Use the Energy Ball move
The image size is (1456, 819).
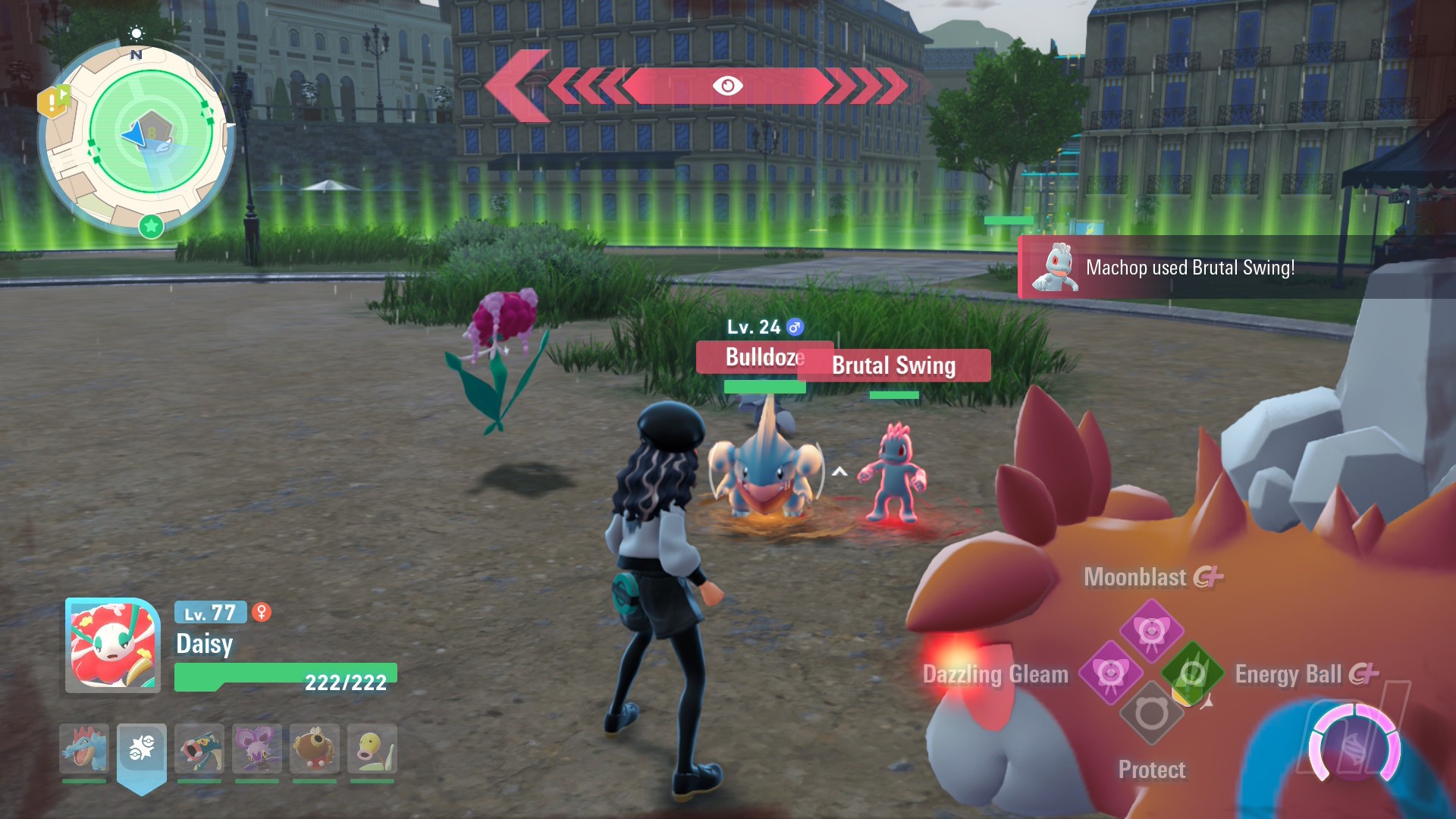point(1192,673)
